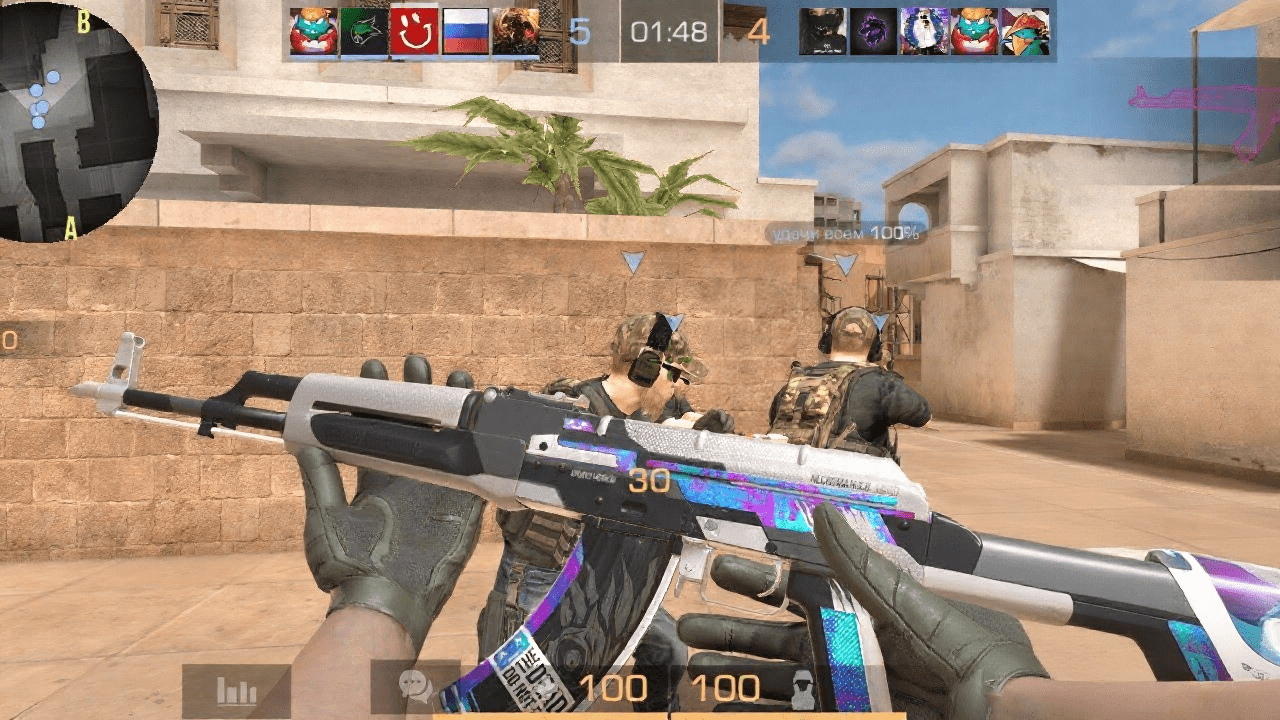Select the Russian flag player avatar
The height and width of the screenshot is (720, 1280).
click(x=465, y=32)
